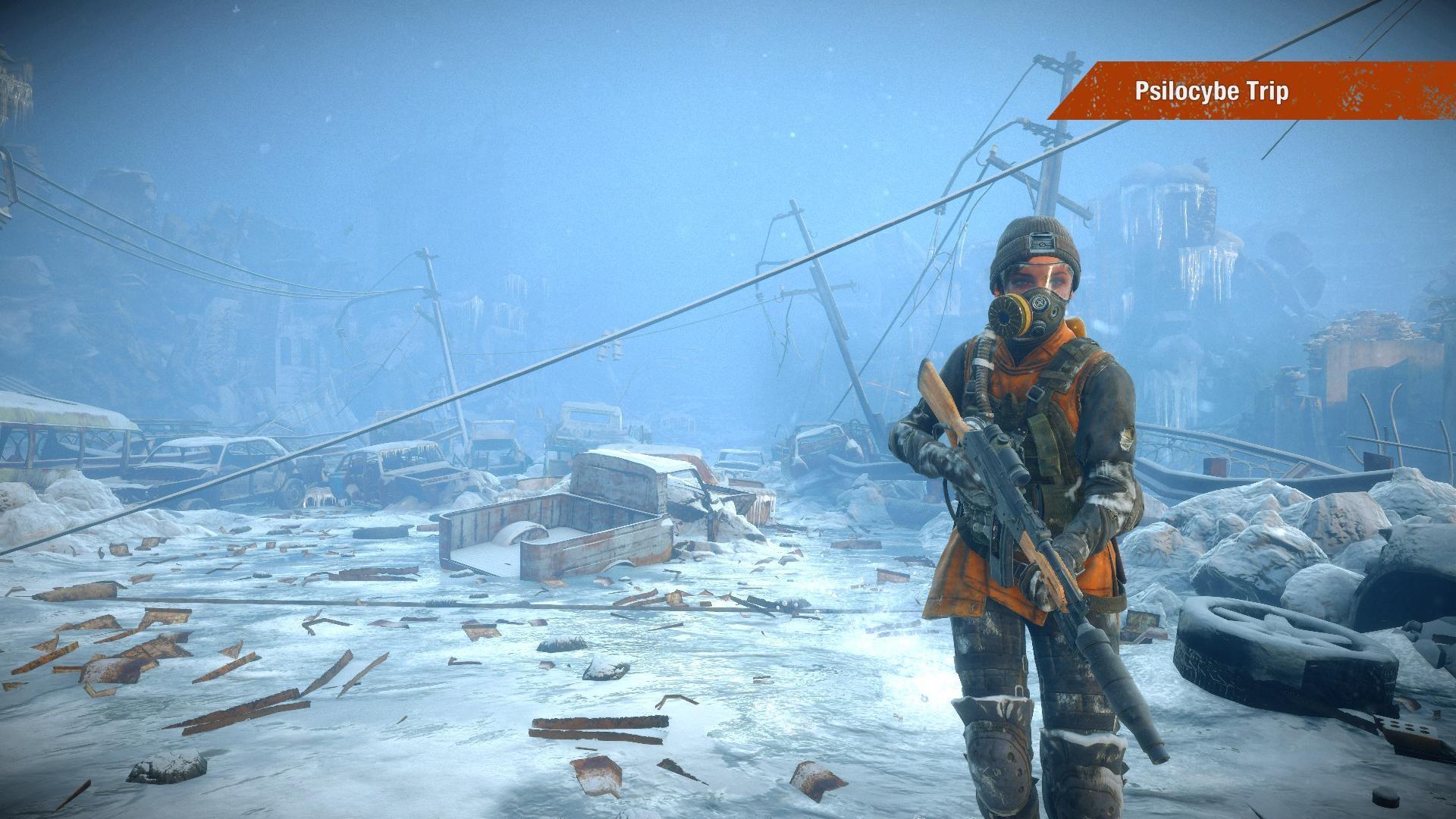Image resolution: width=1456 pixels, height=819 pixels.
Task: Click the Psilocybe Trip banner
Action: tap(1212, 92)
